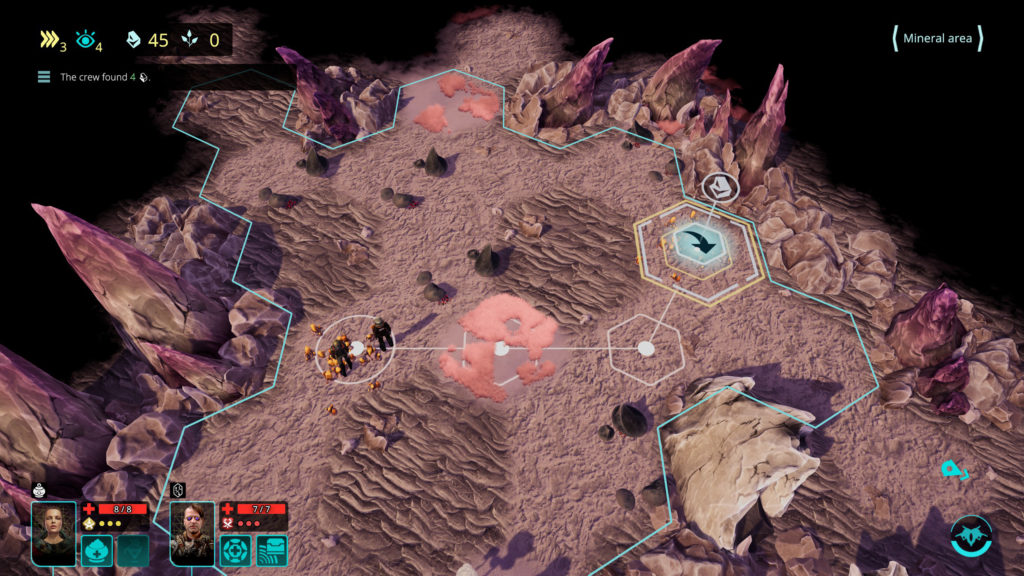Select the bearded crew member with sunglasses

coord(192,533)
